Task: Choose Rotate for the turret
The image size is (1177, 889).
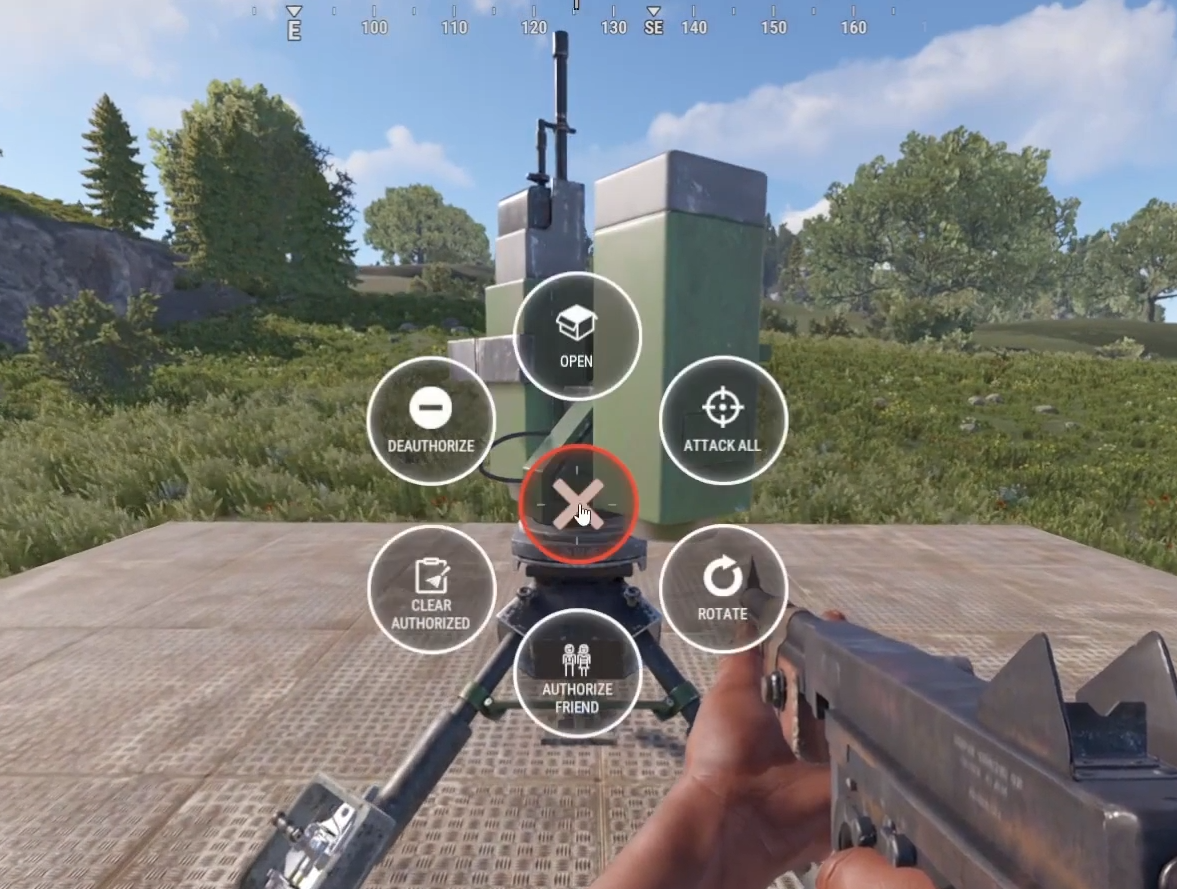Action: [x=723, y=588]
